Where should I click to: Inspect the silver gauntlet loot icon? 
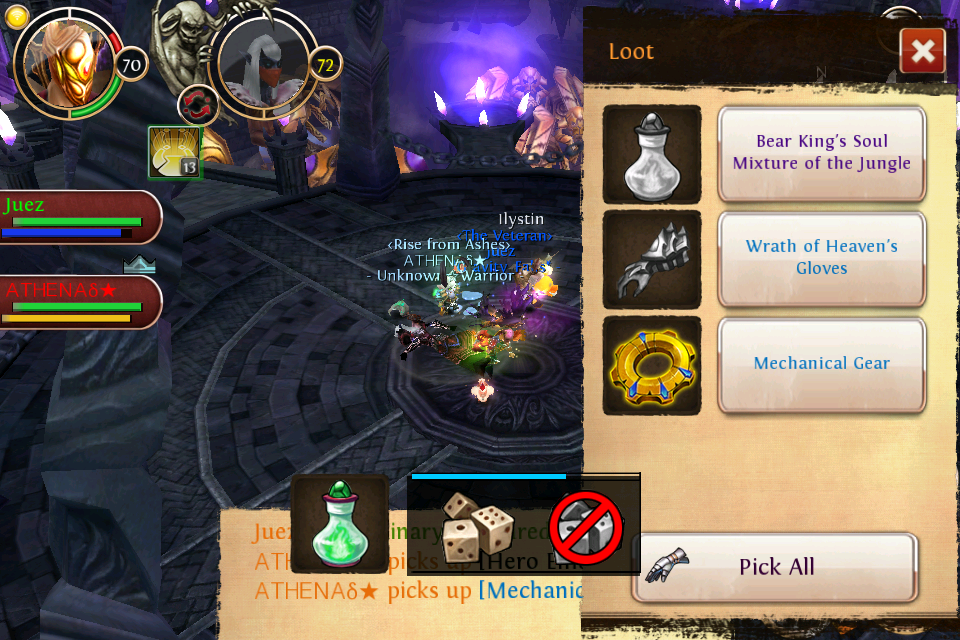(652, 260)
